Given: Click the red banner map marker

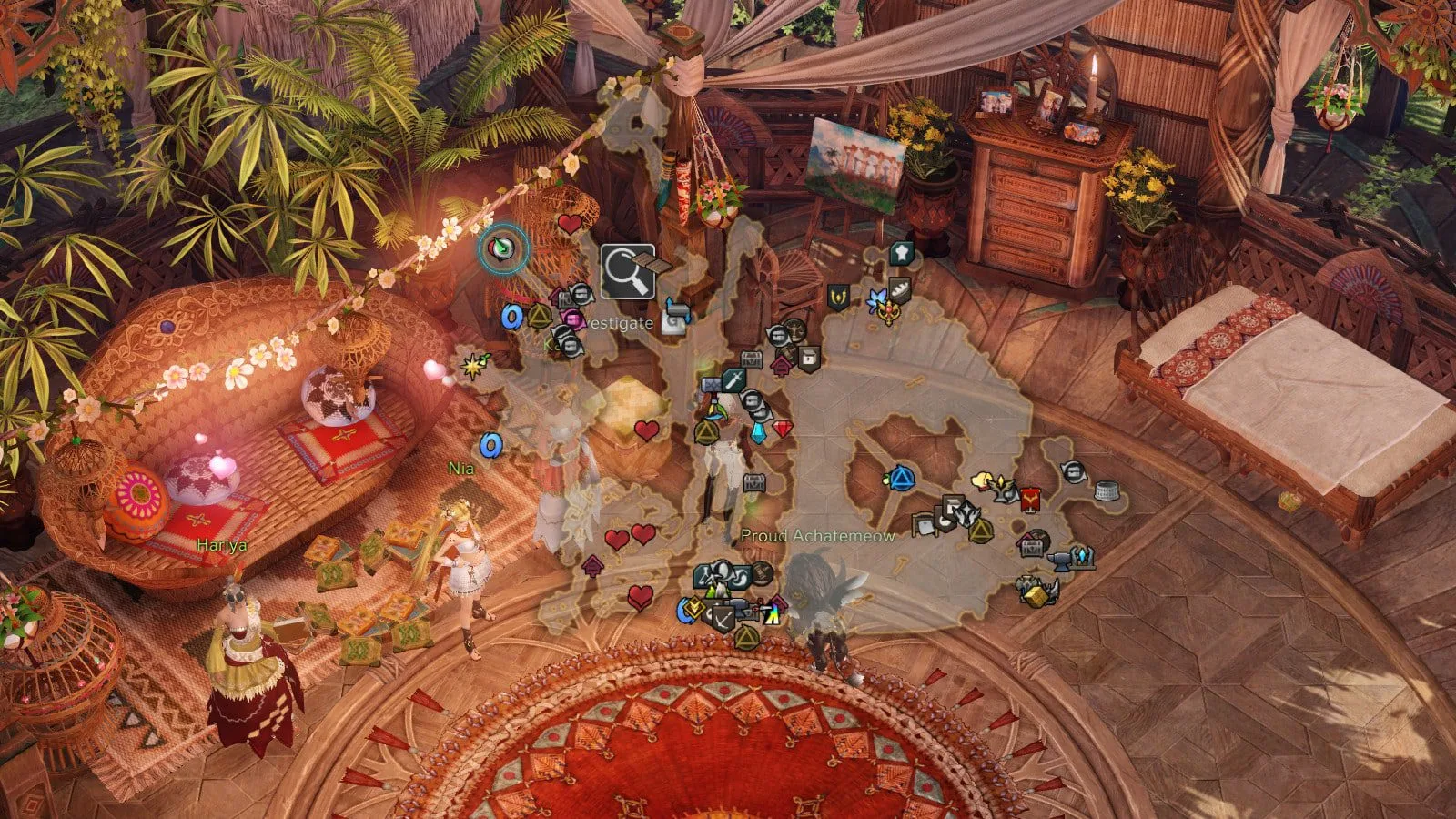Looking at the screenshot, I should point(1031,499).
